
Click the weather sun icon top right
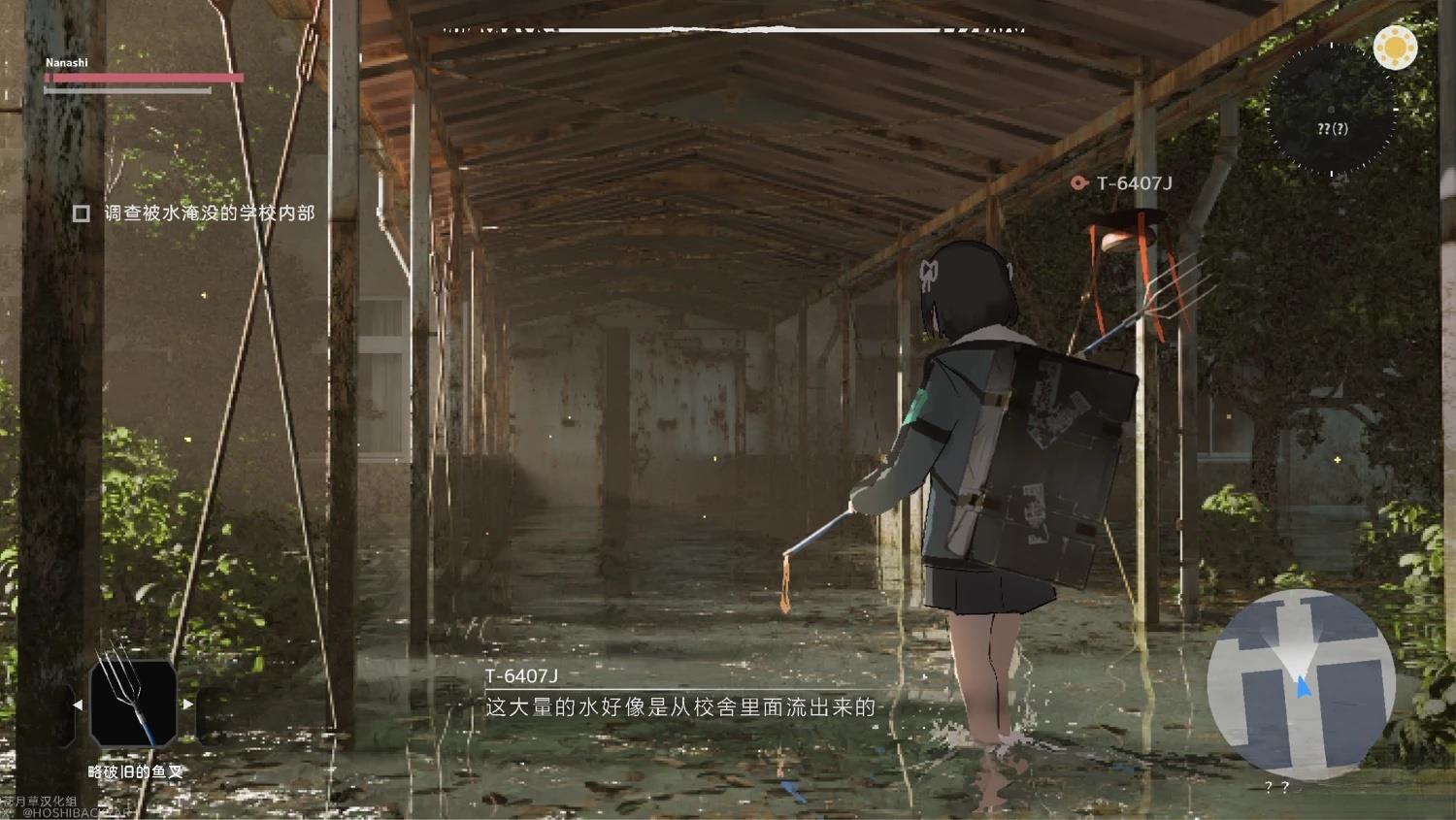1396,48
